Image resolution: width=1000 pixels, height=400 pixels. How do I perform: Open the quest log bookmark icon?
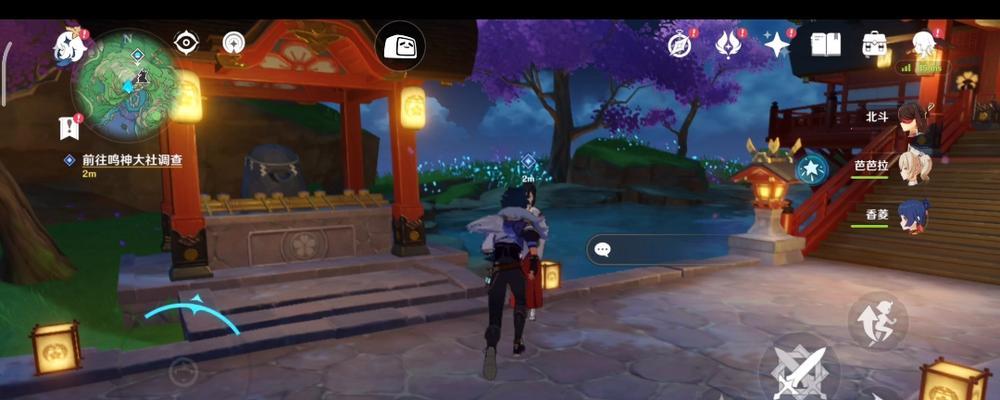69,126
